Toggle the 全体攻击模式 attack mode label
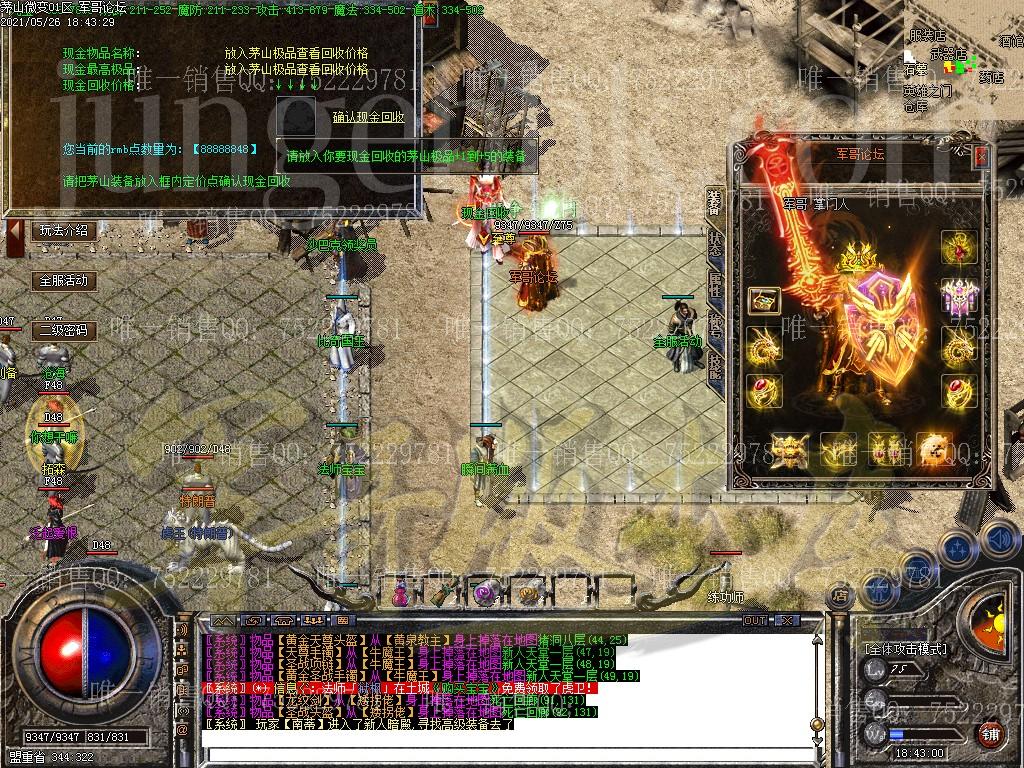 905,648
